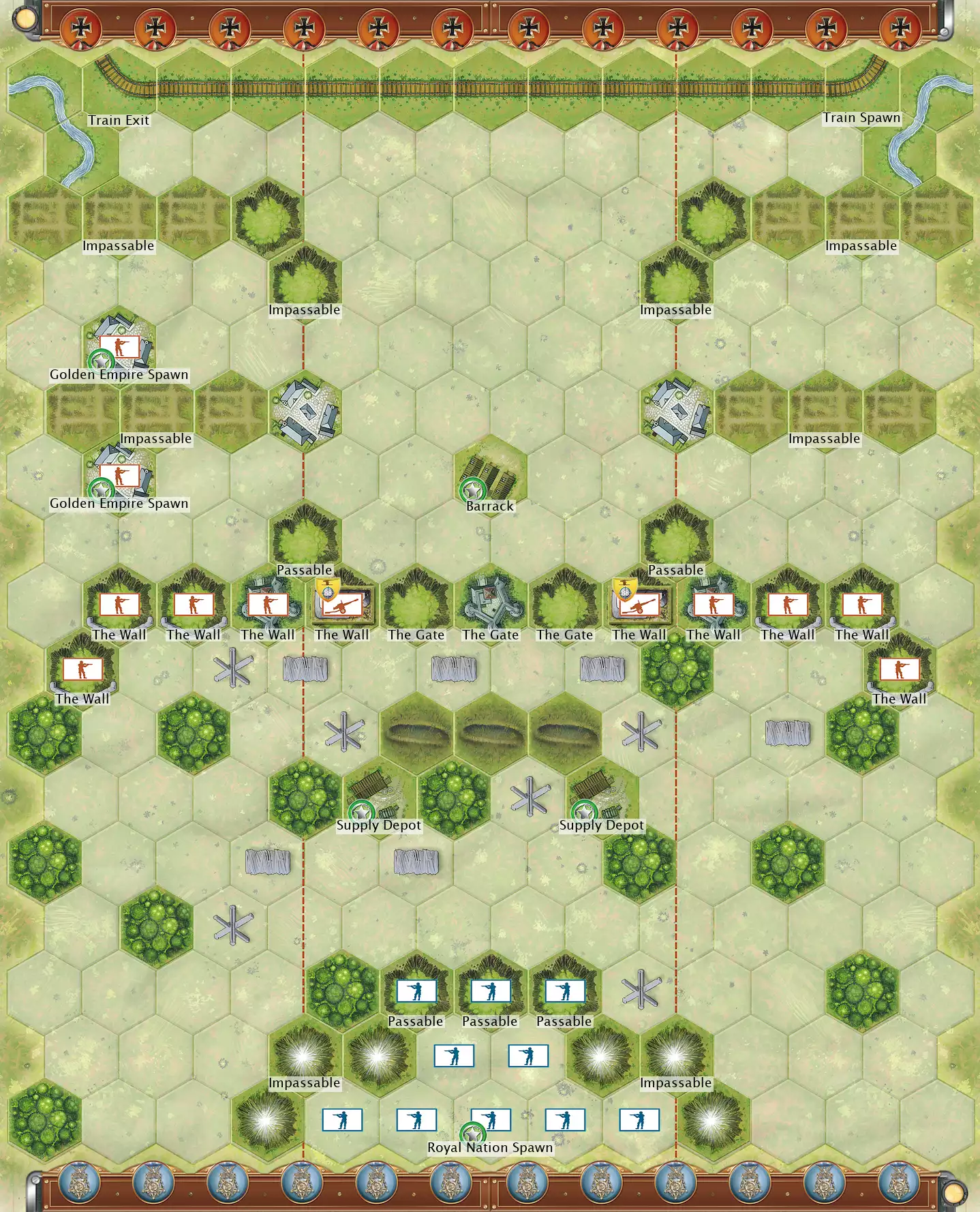
Task: Select the blue infantry on Royal Nation Spawn
Action: coord(491,1119)
